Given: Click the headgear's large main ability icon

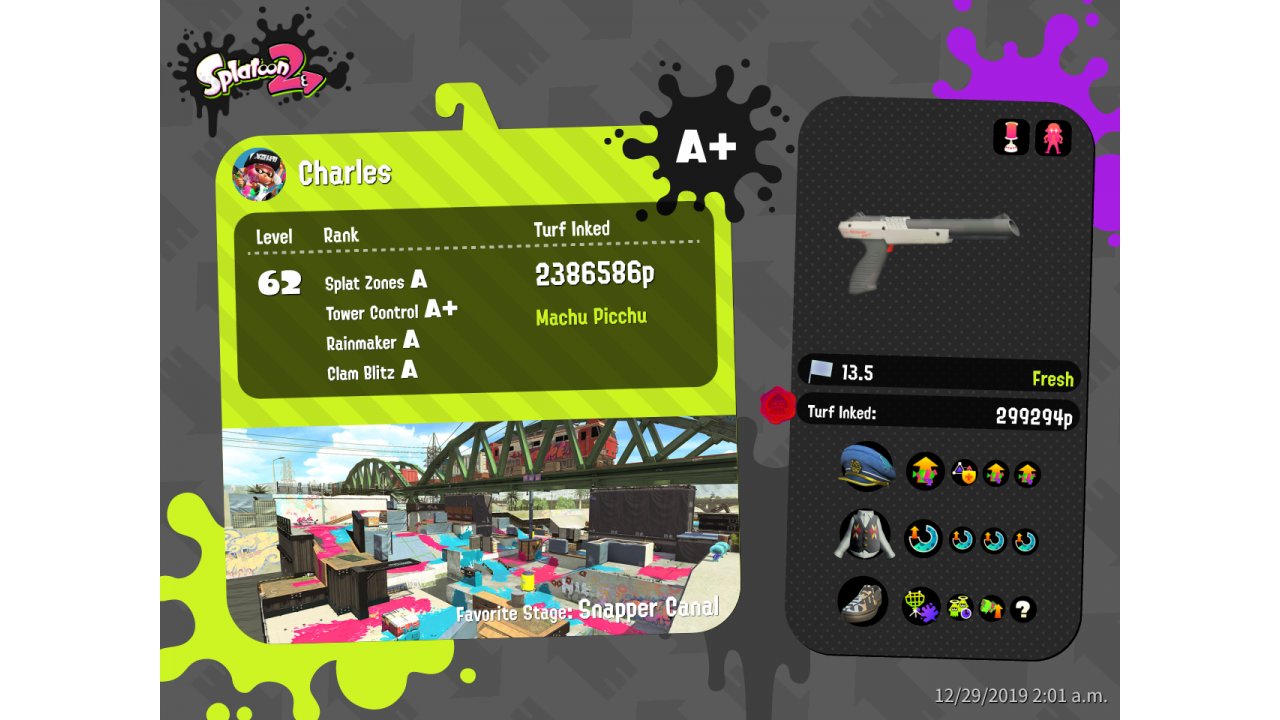Looking at the screenshot, I should [924, 471].
